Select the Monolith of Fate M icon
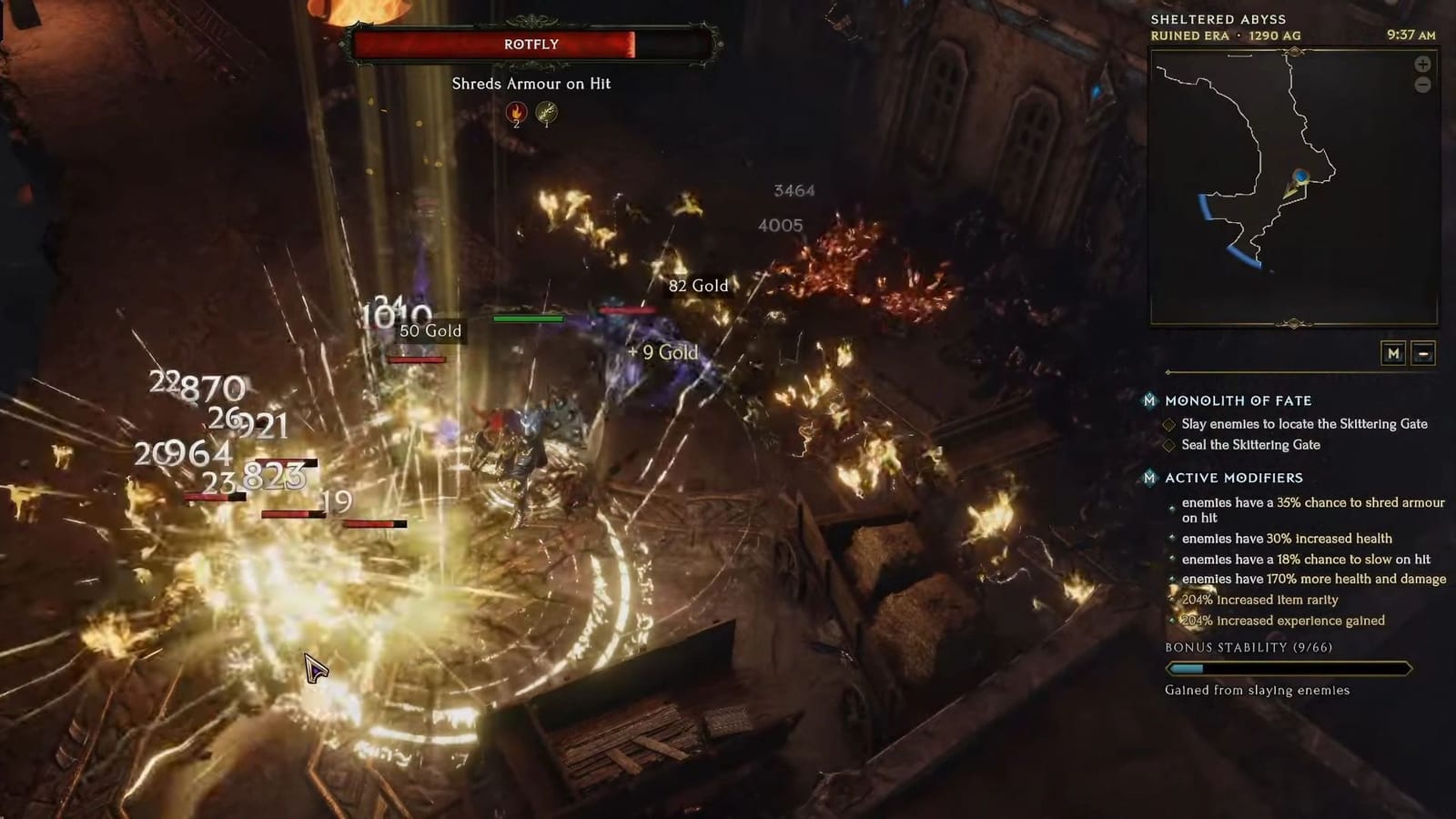Image resolution: width=1456 pixels, height=819 pixels. pyautogui.click(x=1149, y=400)
